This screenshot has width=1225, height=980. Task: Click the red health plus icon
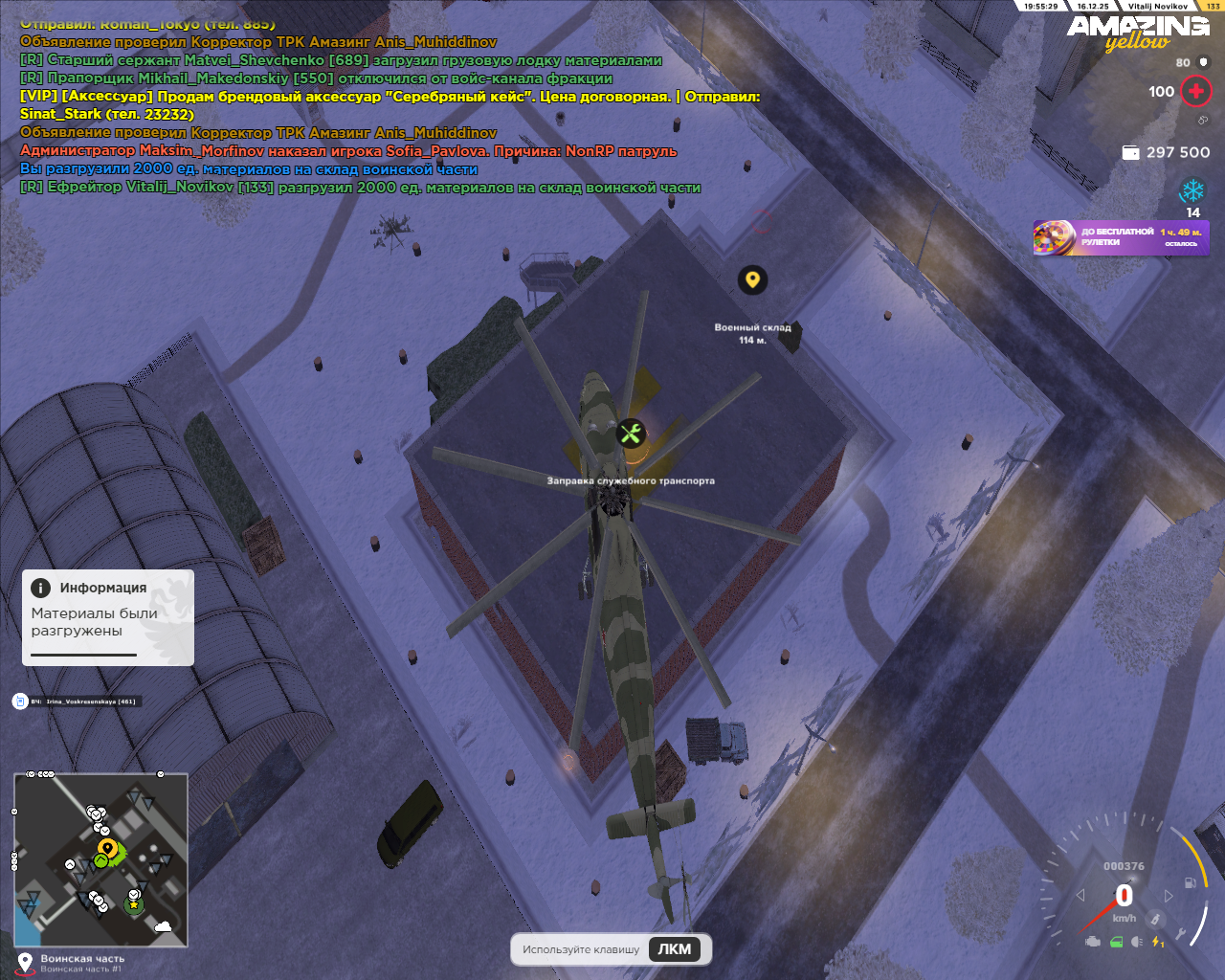pyautogui.click(x=1195, y=92)
